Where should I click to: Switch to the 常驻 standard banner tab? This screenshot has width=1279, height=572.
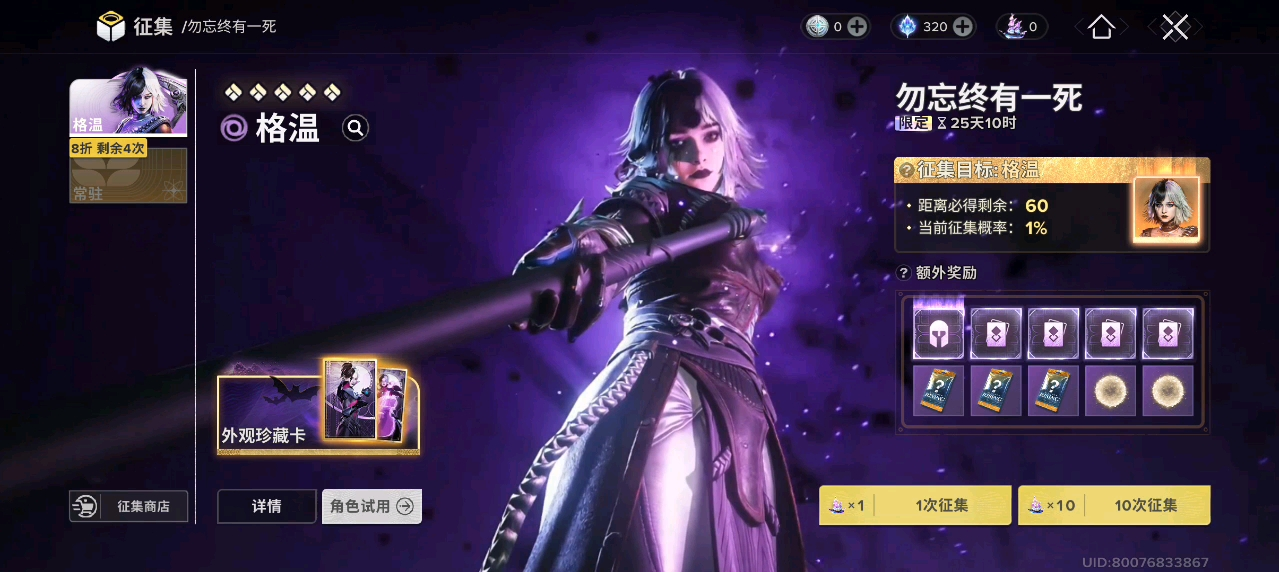[127, 177]
